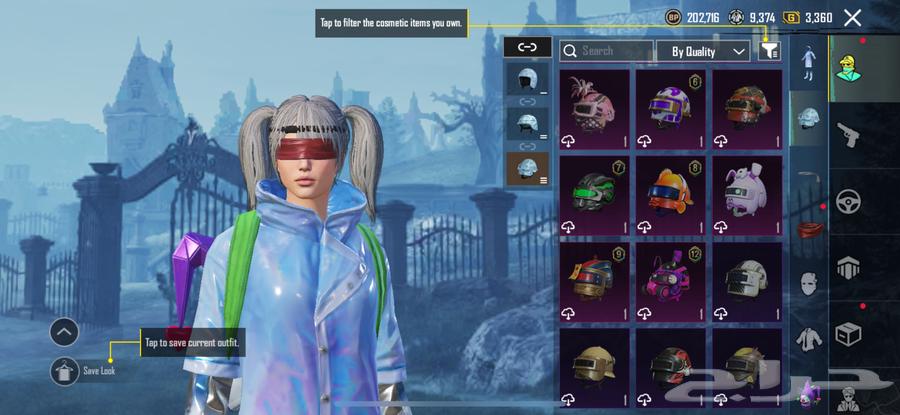Click the helmet Search field
The image size is (900, 415).
[606, 50]
